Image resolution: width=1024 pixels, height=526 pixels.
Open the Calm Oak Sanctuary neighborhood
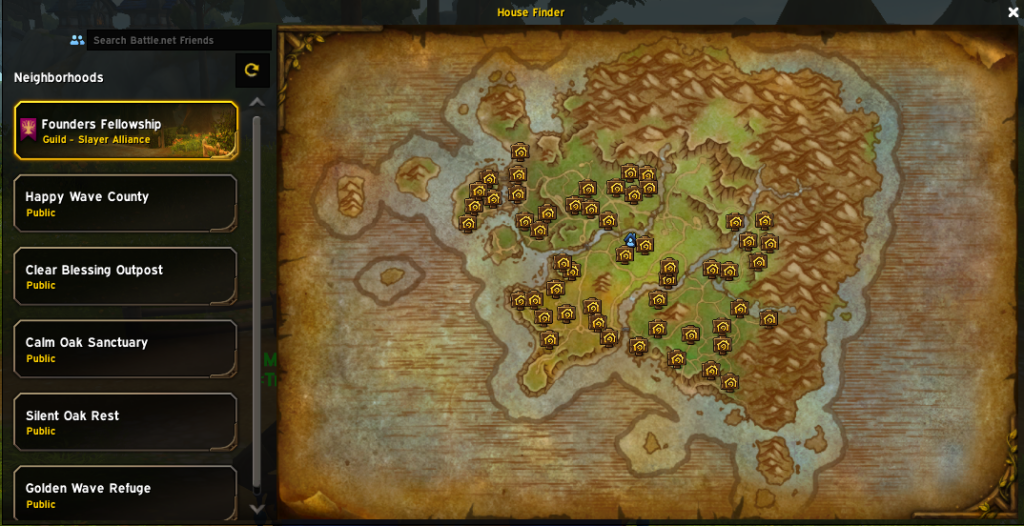point(126,349)
